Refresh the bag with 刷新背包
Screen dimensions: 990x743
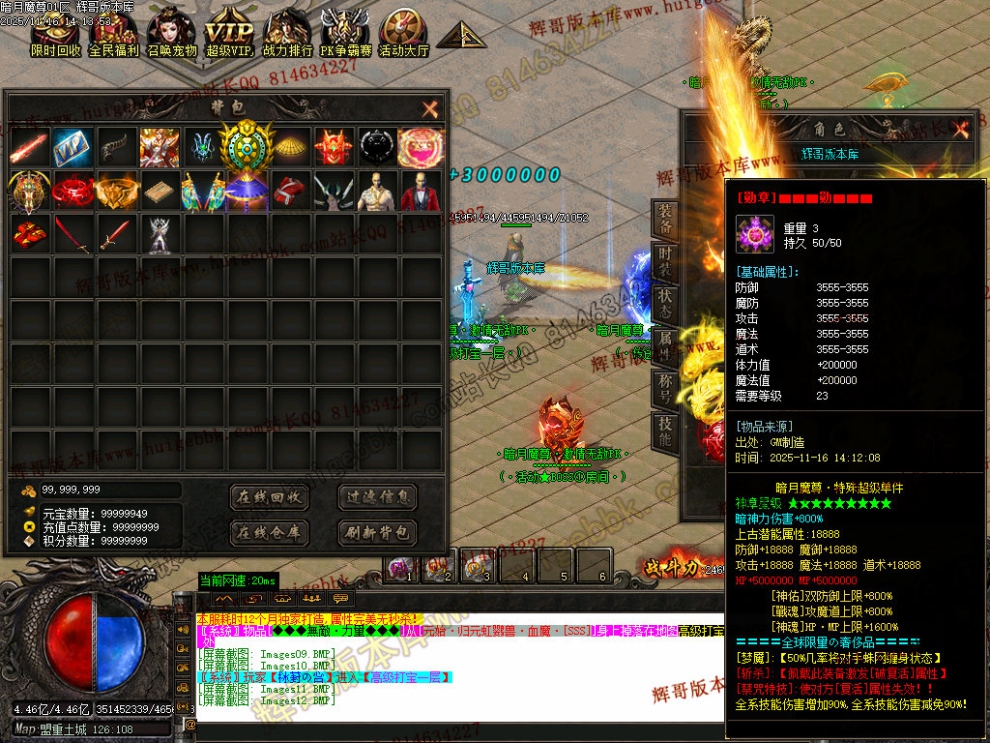coord(377,532)
